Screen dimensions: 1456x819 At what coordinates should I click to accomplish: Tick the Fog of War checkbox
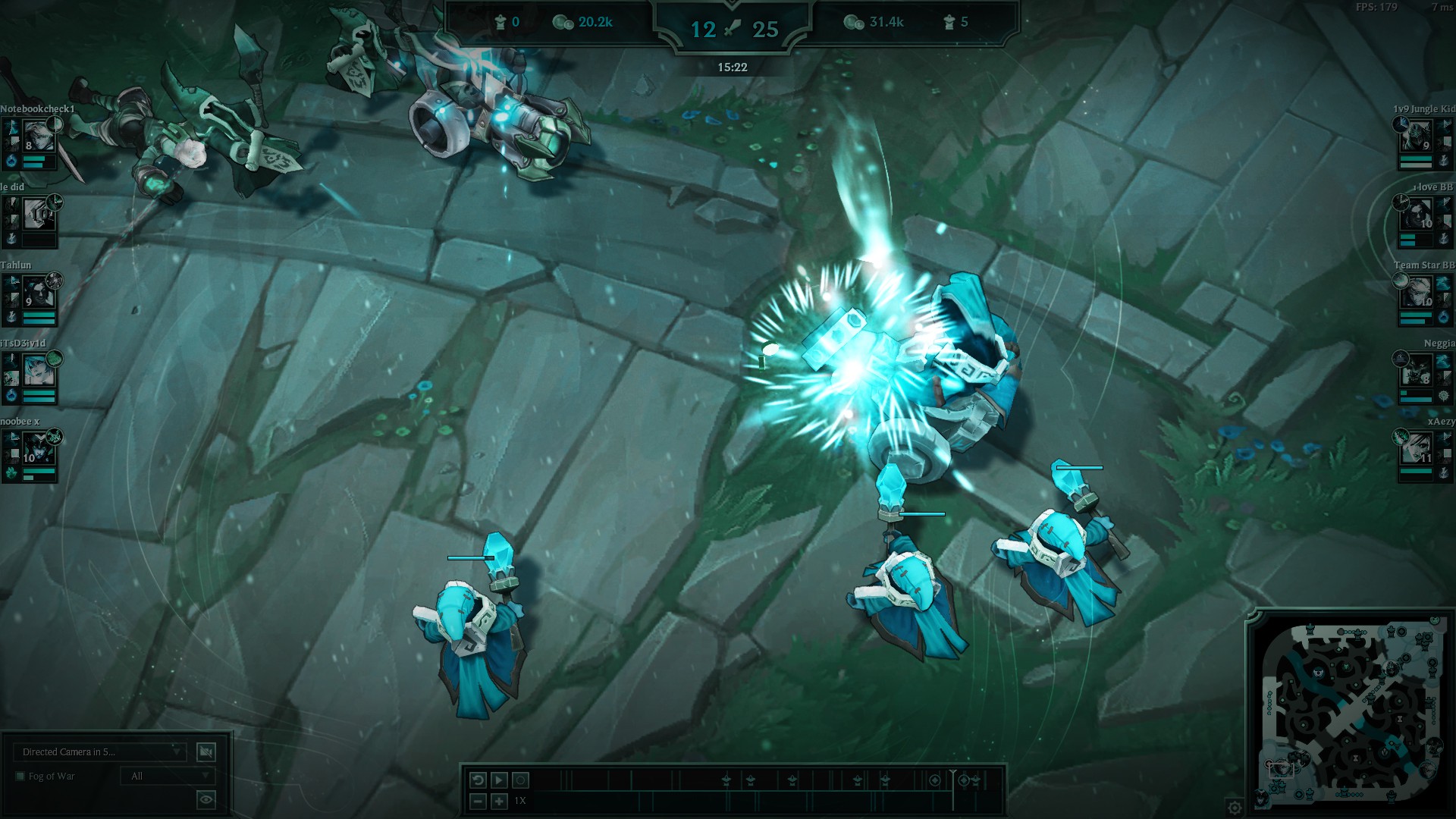(20, 776)
